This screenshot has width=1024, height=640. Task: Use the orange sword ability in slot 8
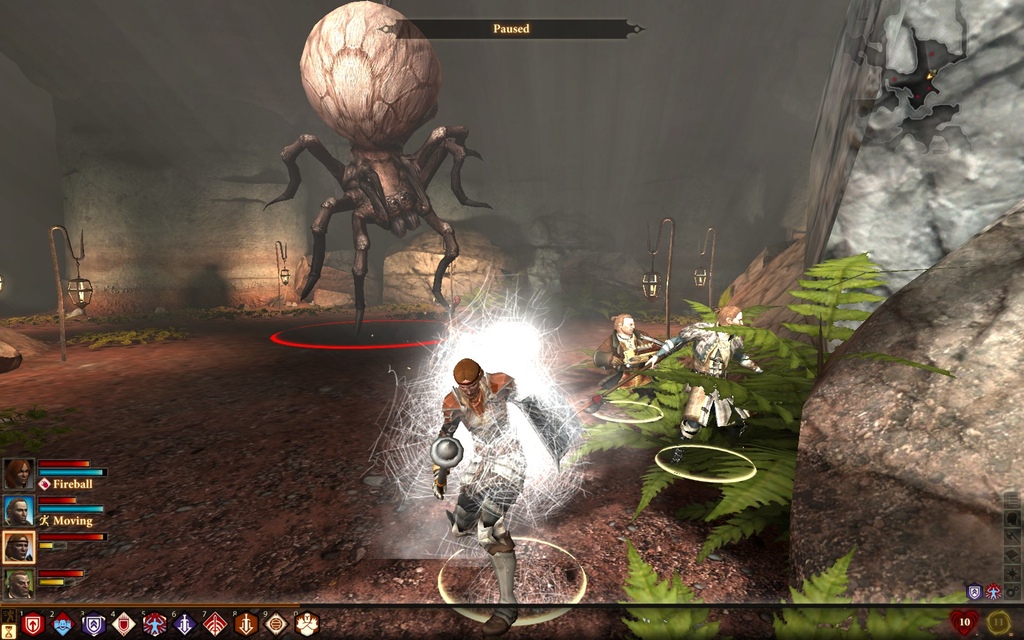pyautogui.click(x=246, y=624)
